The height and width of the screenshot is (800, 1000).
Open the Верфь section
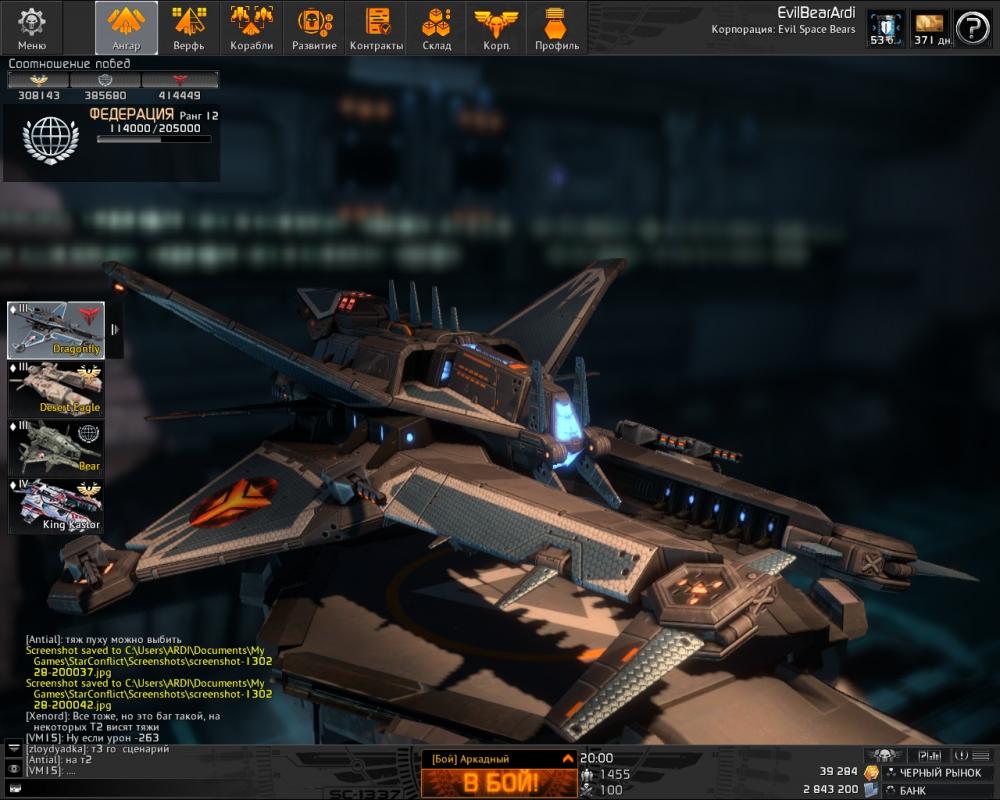point(188,27)
